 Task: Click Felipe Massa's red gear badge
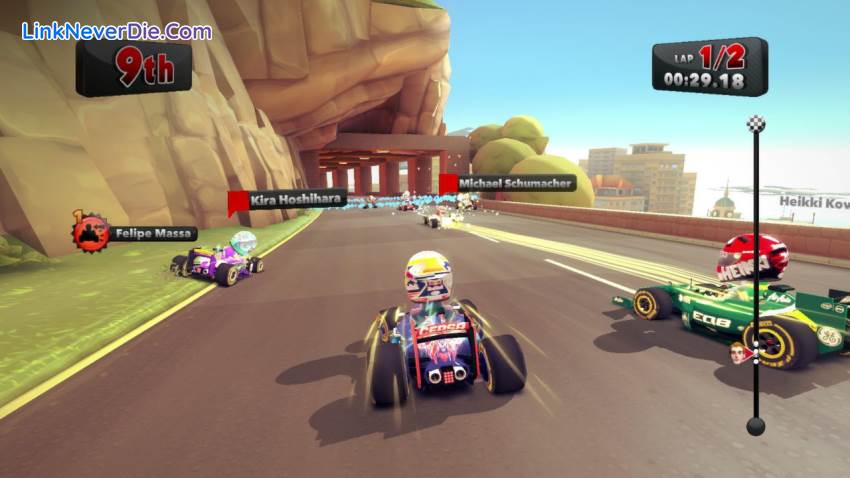[x=90, y=232]
